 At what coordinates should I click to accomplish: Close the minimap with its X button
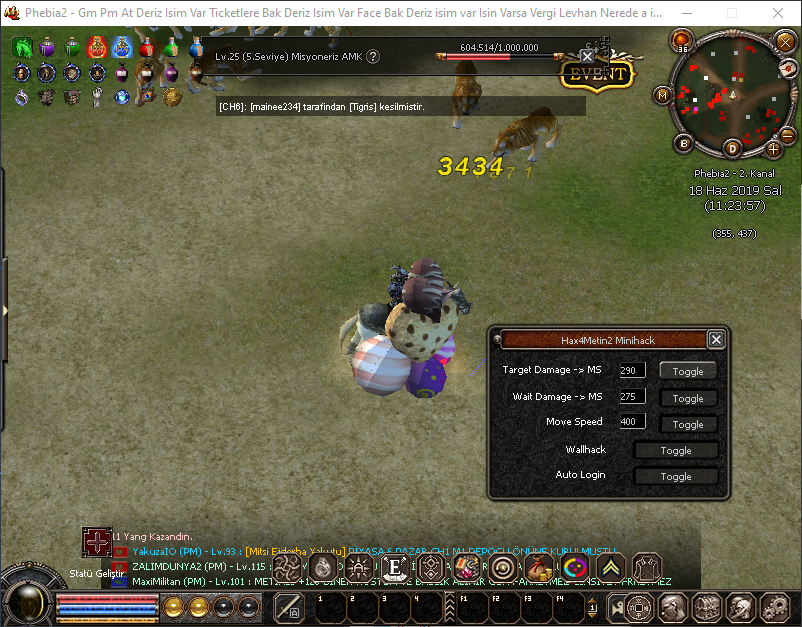click(x=785, y=42)
